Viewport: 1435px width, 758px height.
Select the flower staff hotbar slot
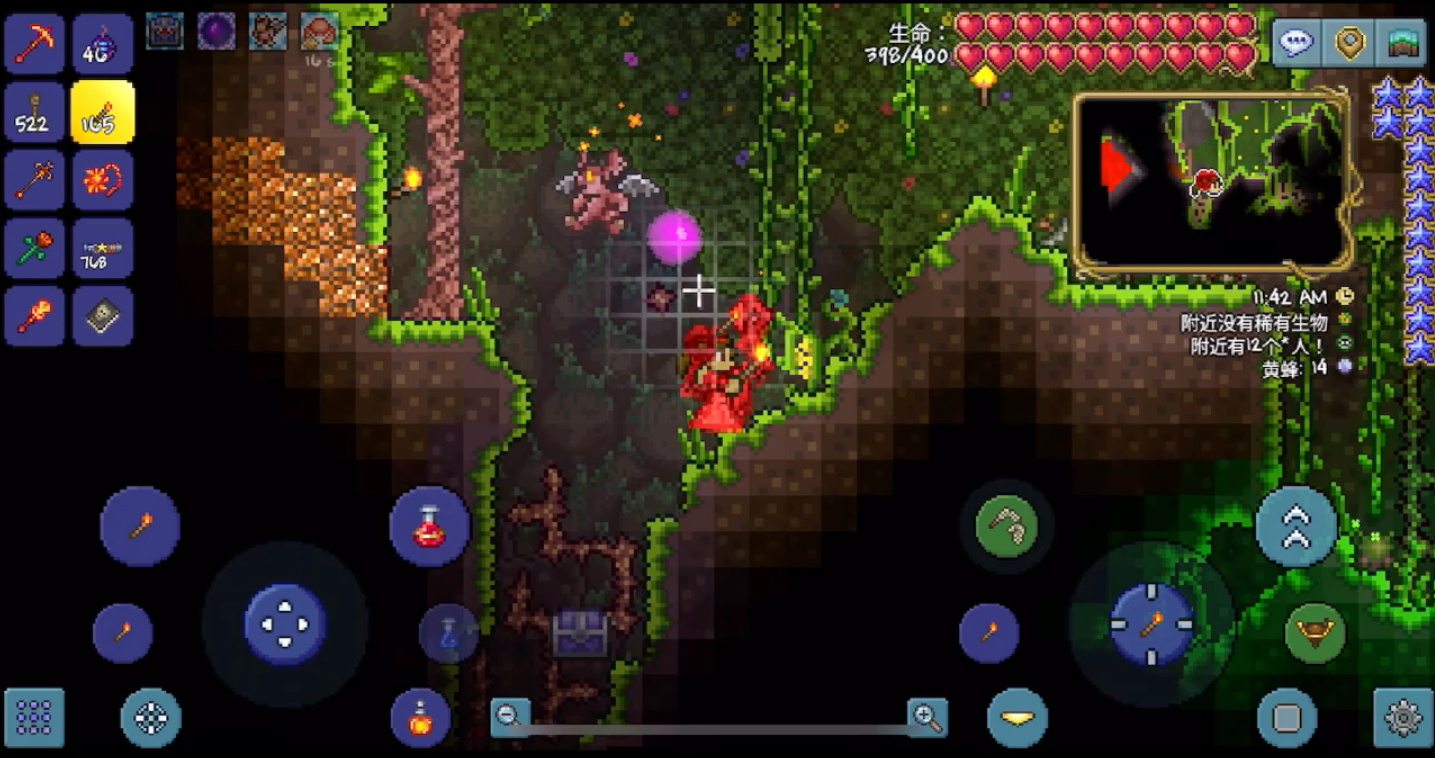pos(34,248)
